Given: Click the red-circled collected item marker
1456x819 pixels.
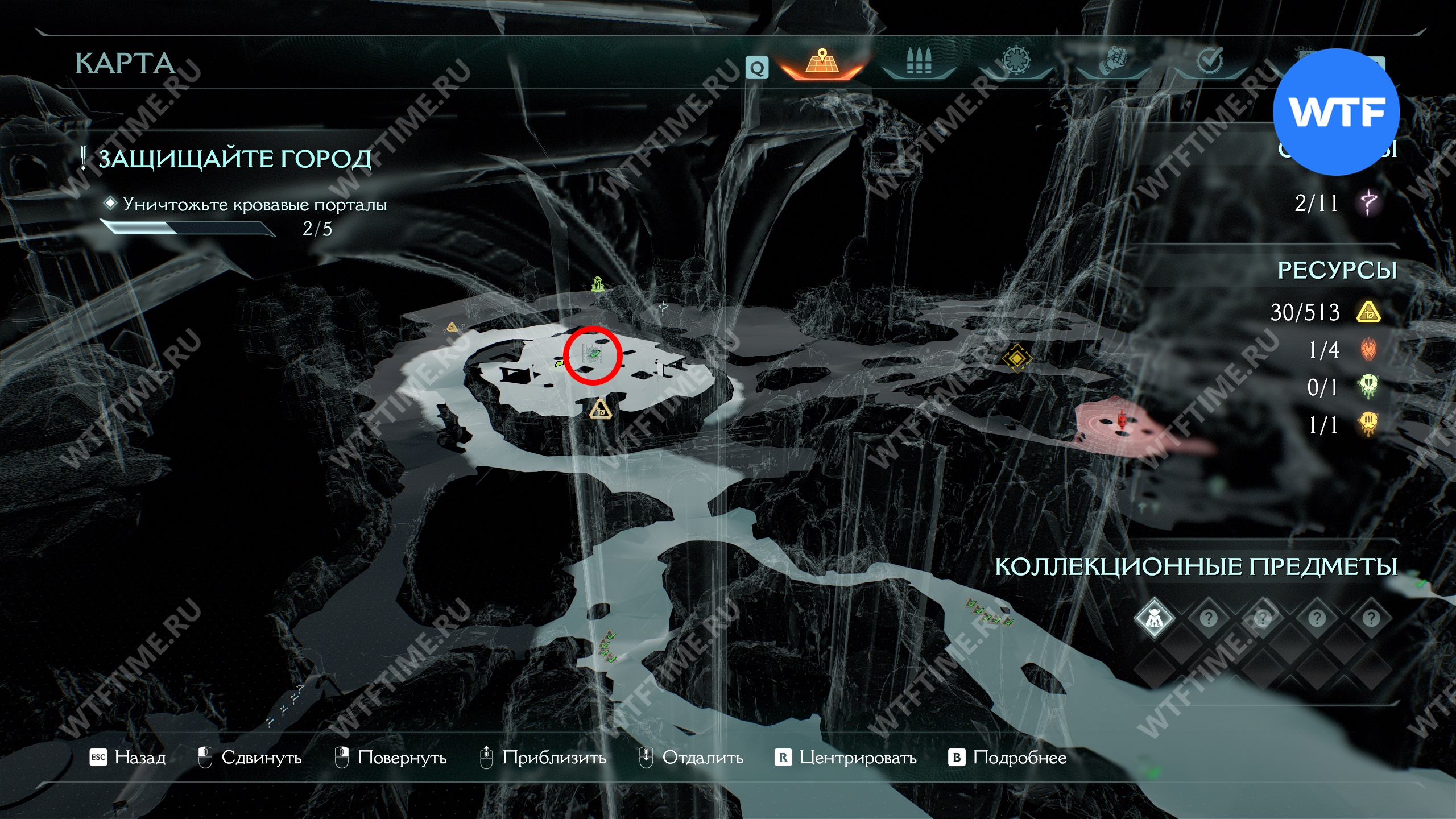Looking at the screenshot, I should [x=593, y=355].
